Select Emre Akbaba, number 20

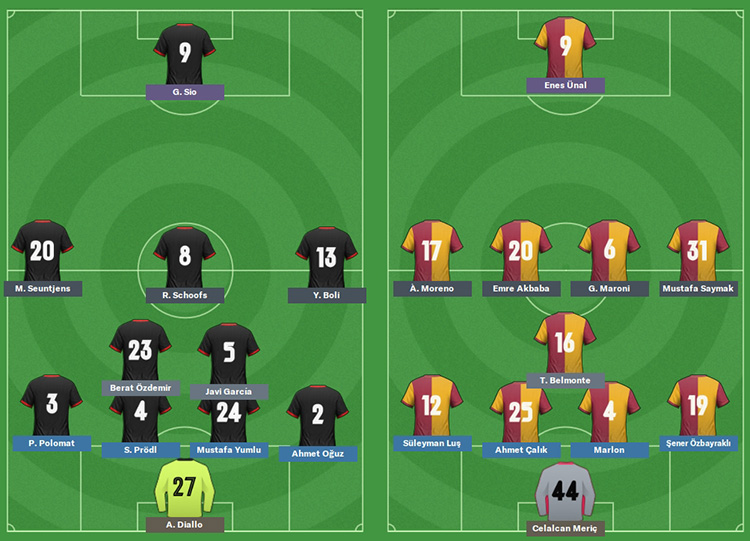(x=521, y=250)
